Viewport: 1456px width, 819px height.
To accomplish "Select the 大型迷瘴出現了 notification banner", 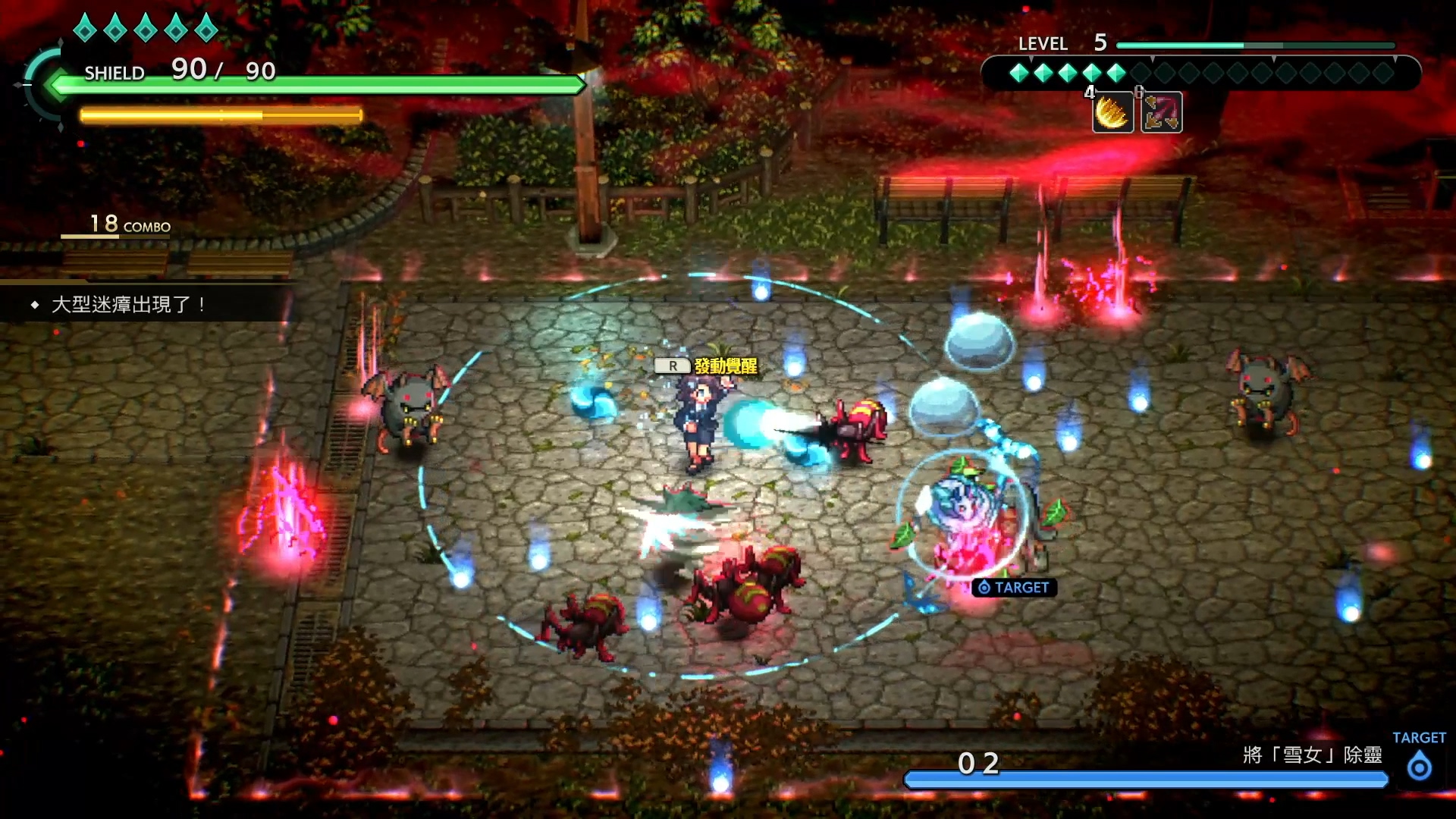I will coord(129,305).
